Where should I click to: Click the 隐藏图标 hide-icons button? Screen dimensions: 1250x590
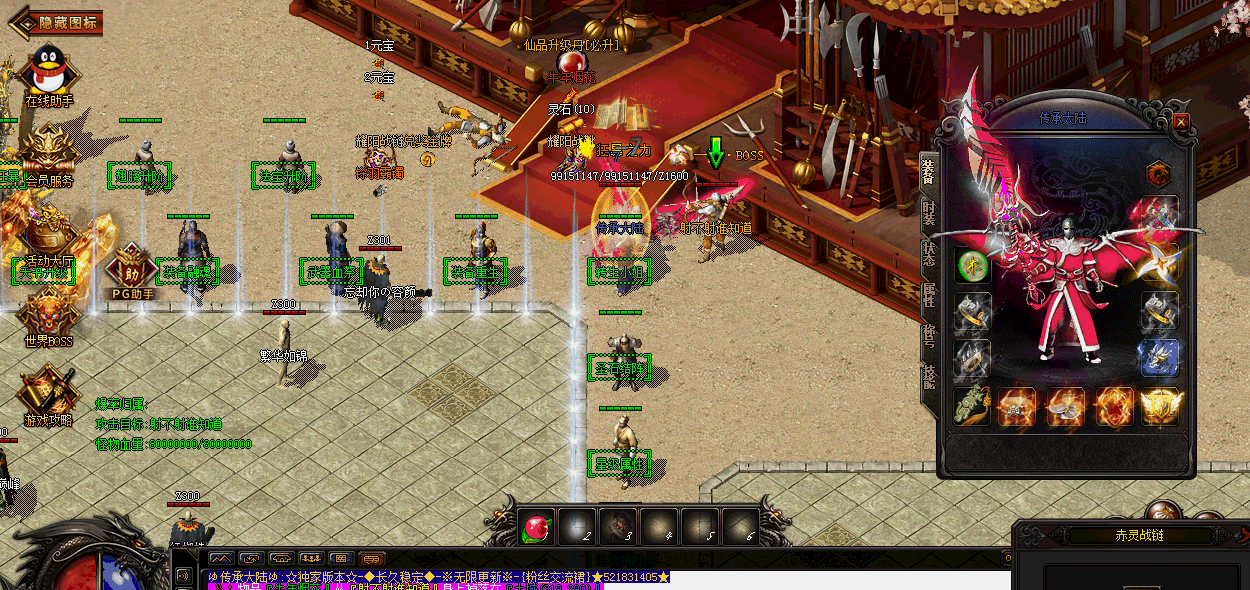point(56,23)
